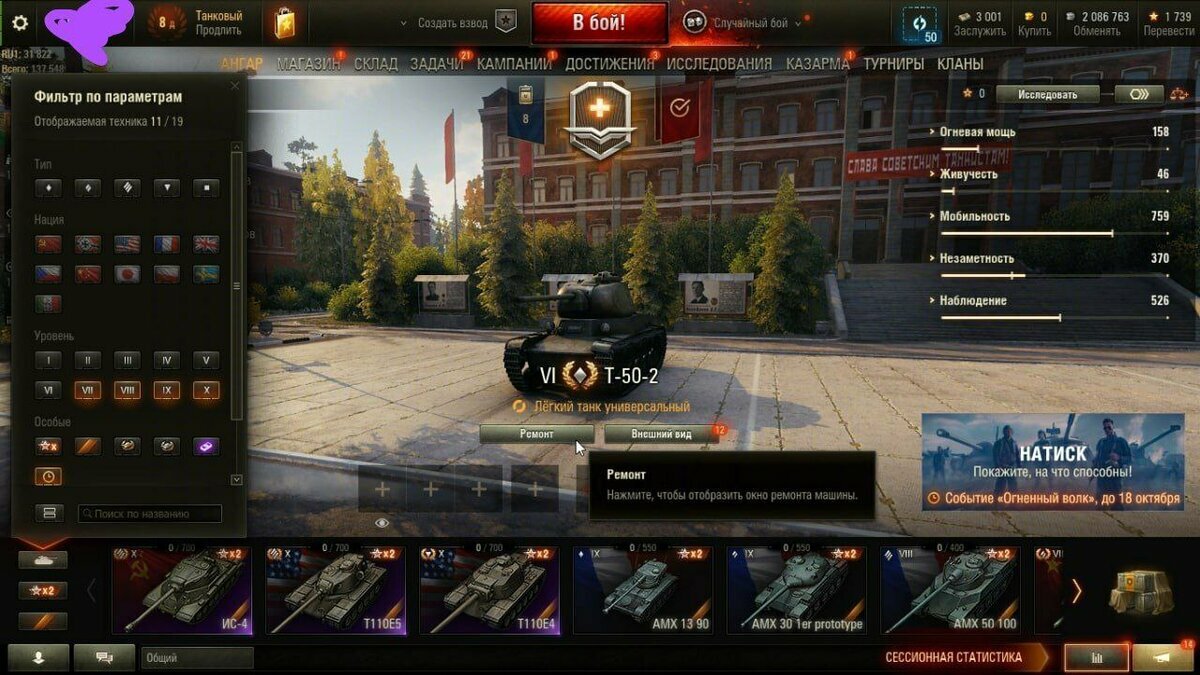Toggle the tier VI level filter
The width and height of the screenshot is (1200, 675).
(47, 391)
